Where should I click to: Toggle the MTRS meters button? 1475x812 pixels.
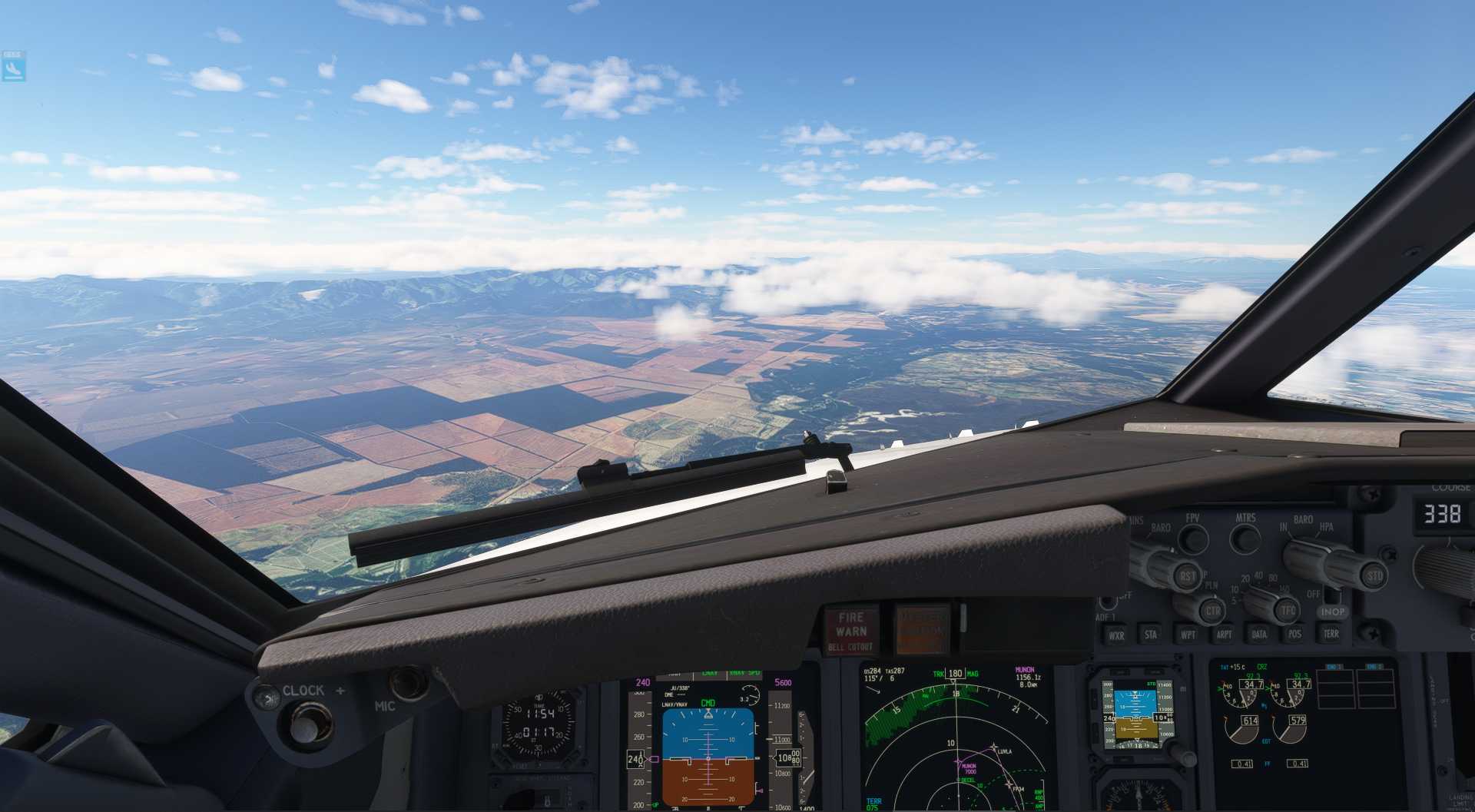(1245, 538)
